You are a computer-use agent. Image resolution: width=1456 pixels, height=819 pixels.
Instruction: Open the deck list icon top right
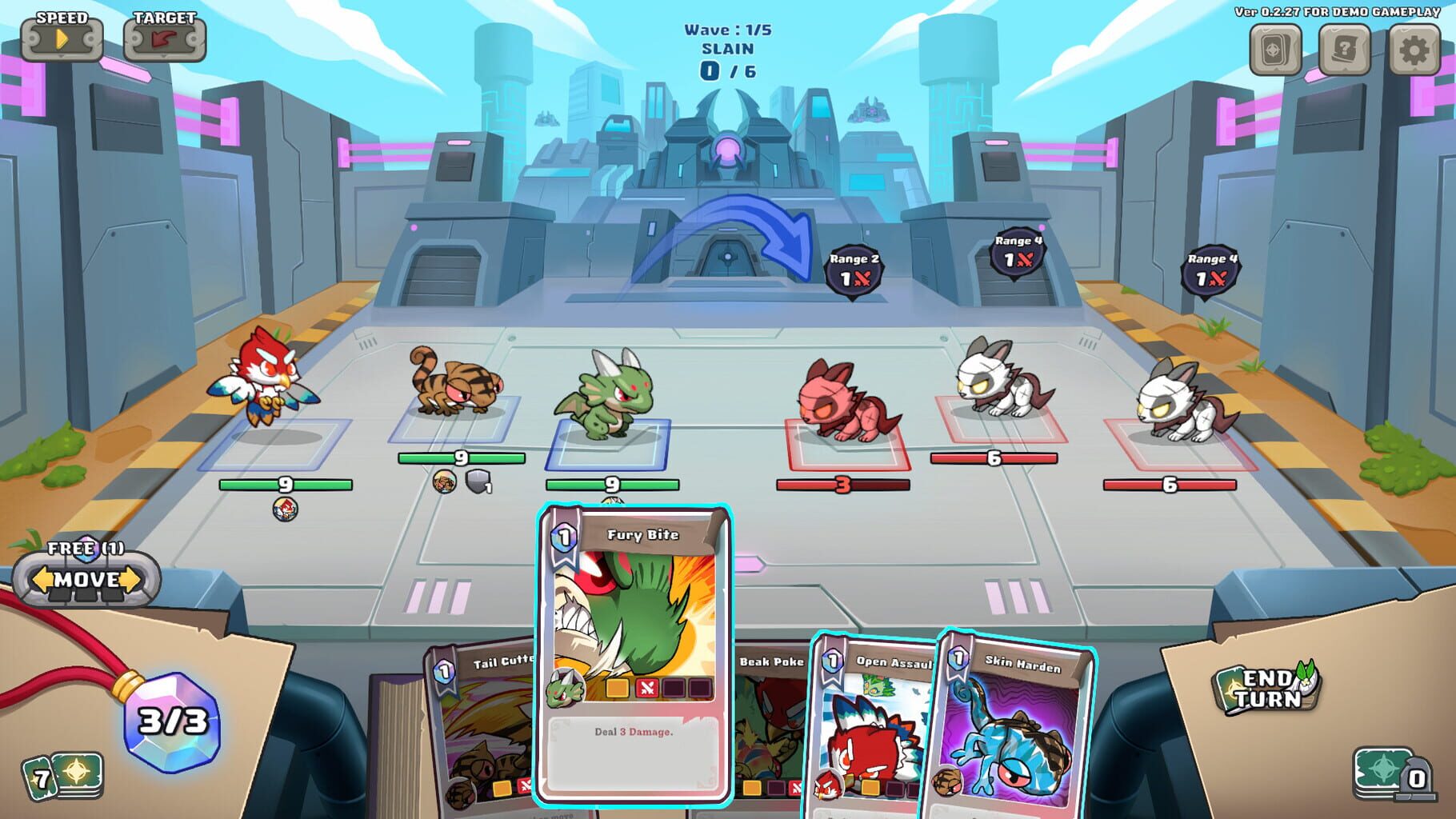coord(1274,51)
